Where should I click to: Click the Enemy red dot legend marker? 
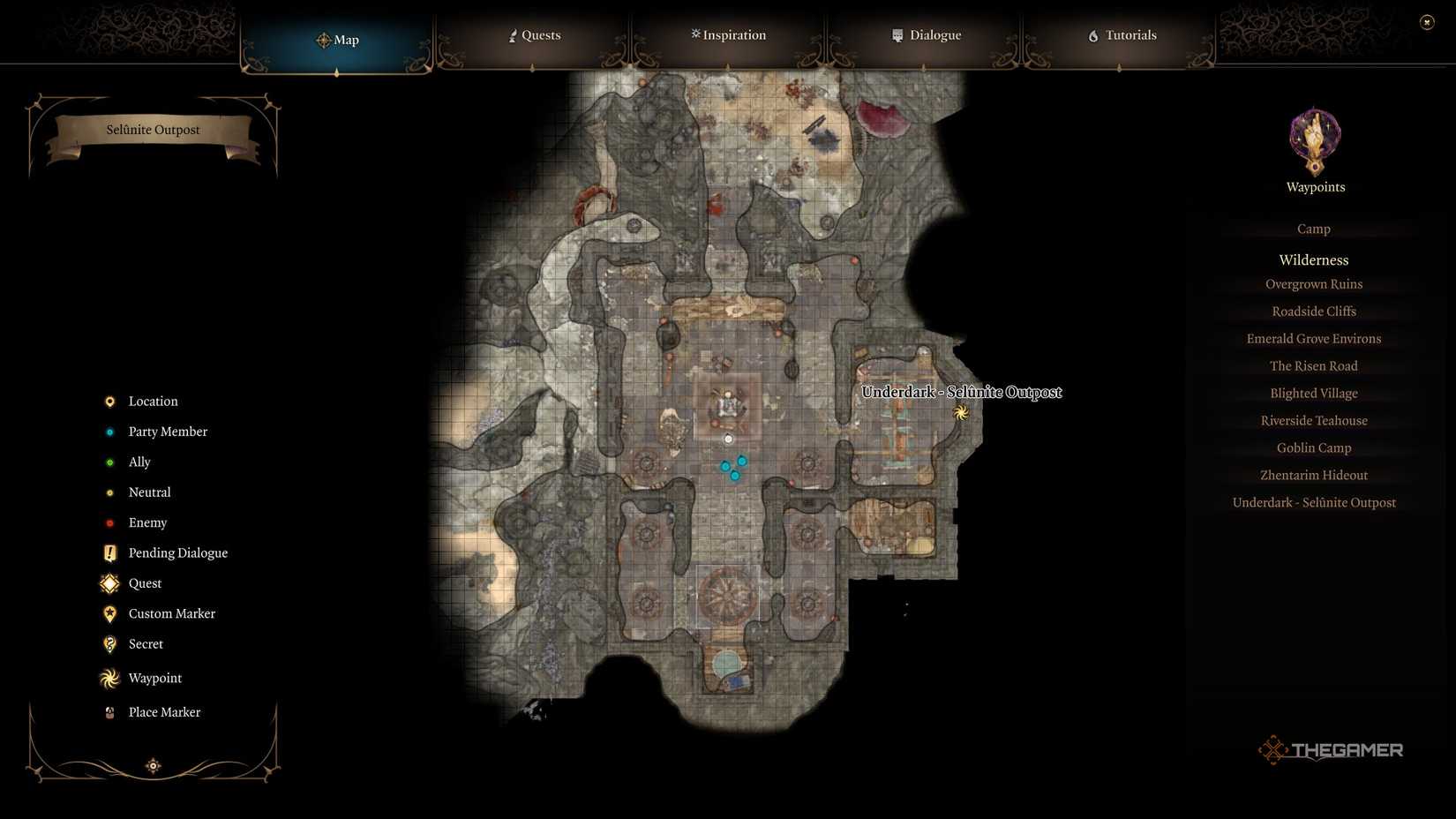point(109,522)
